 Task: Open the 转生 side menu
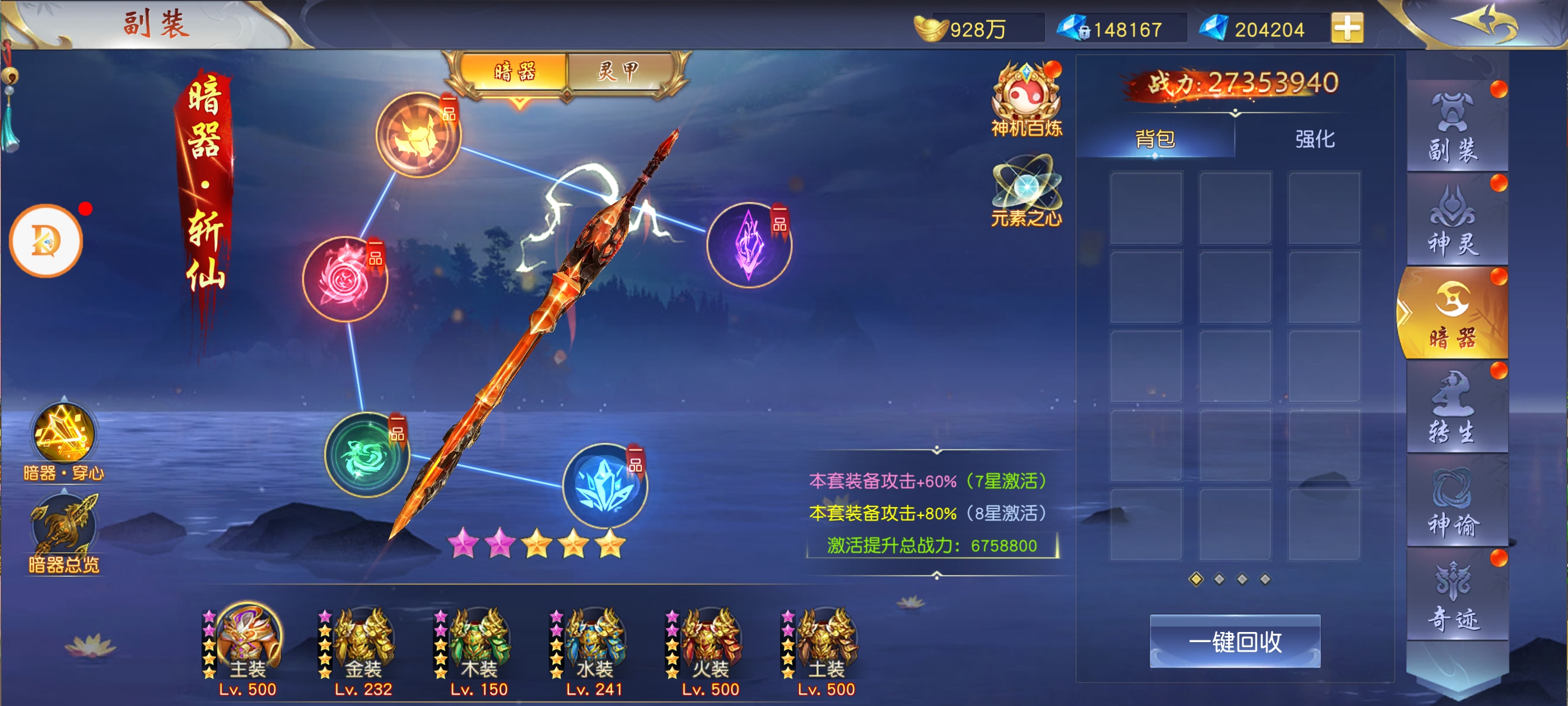[1452, 408]
